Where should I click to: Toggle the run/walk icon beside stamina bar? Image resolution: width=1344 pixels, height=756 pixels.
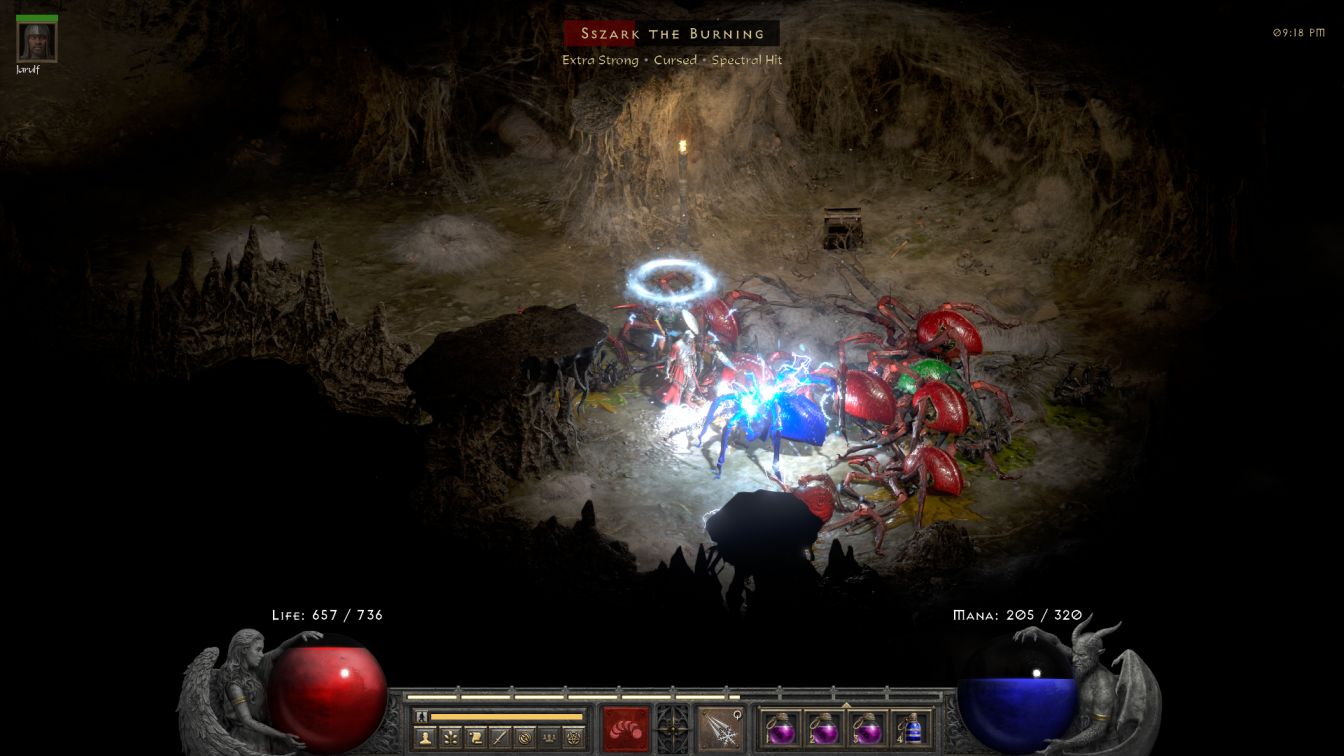(x=421, y=716)
